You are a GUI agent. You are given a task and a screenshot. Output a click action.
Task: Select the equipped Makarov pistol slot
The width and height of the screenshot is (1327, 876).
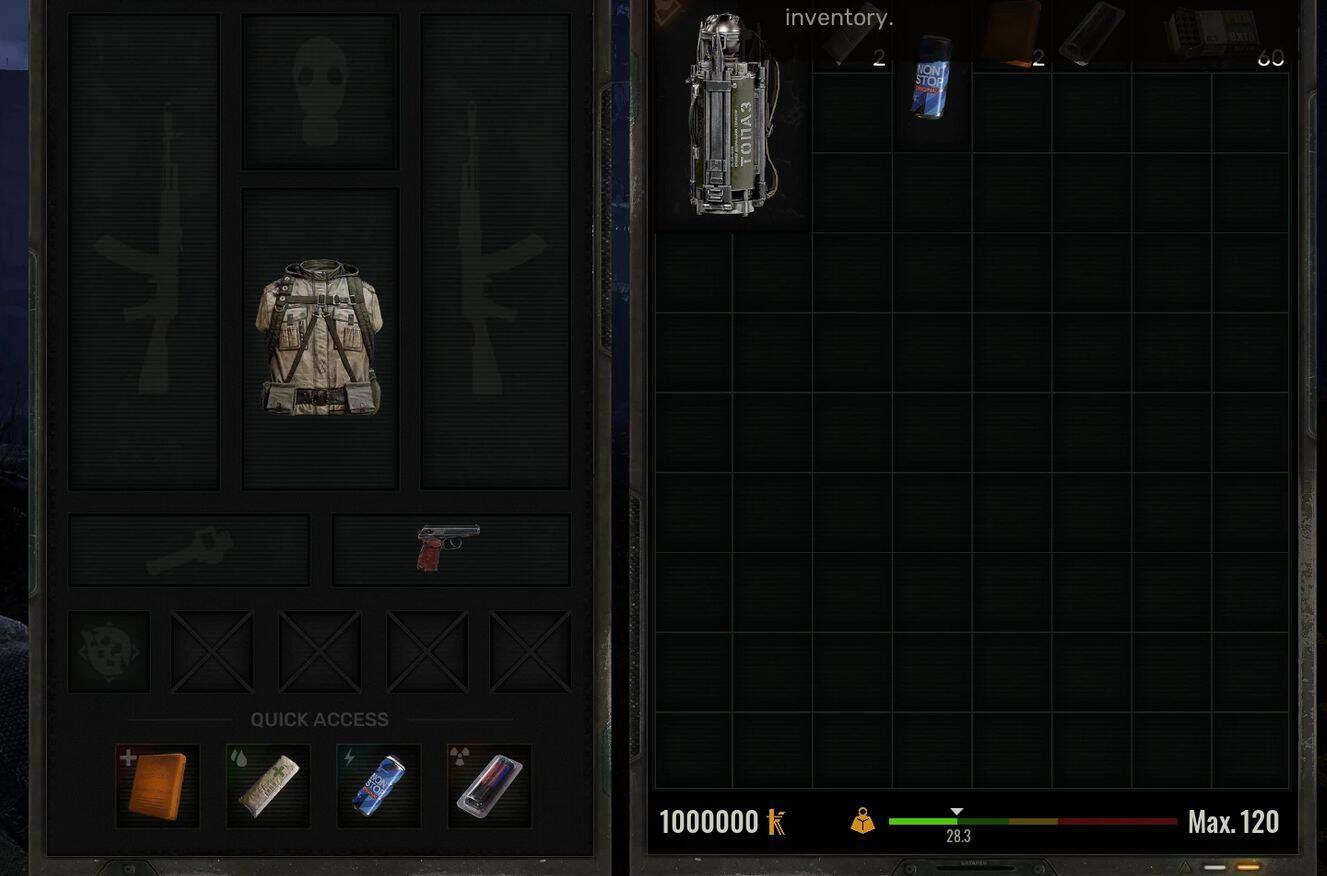tap(450, 549)
